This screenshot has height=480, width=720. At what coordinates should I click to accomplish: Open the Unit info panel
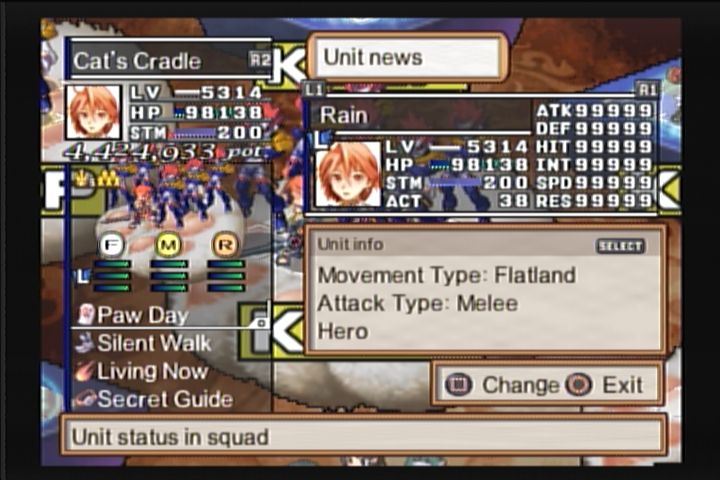(x=485, y=290)
